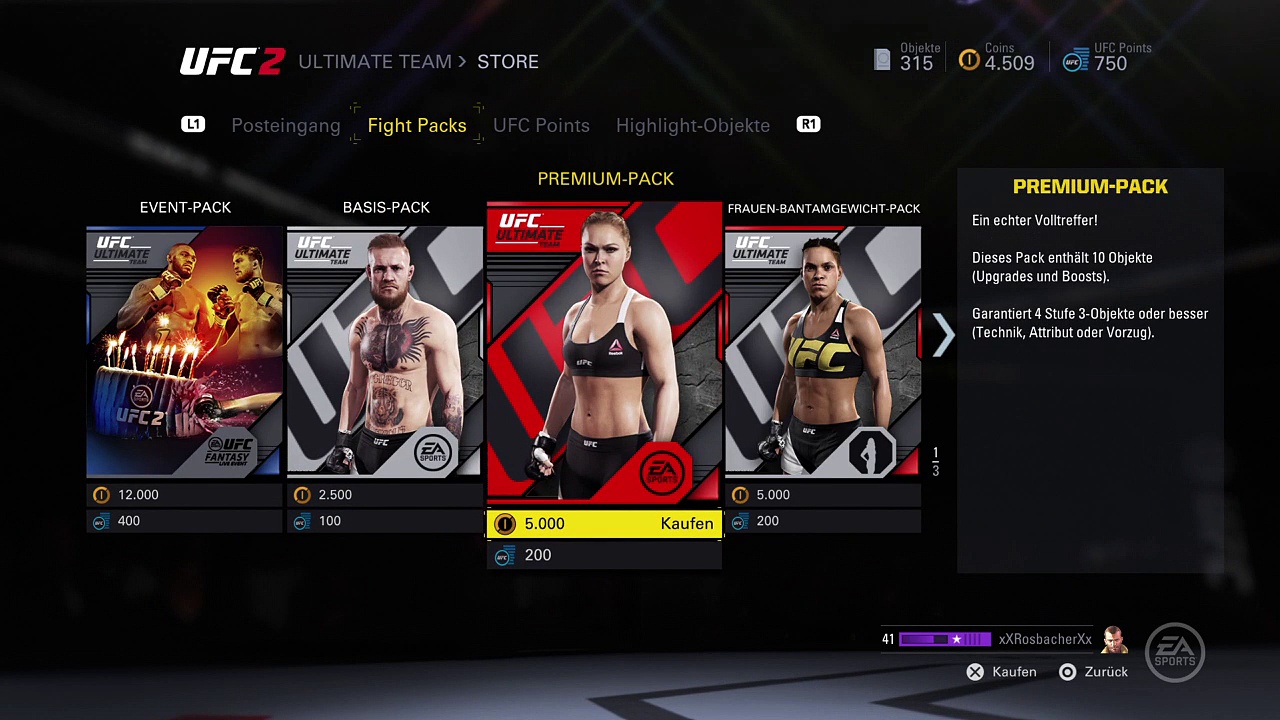The image size is (1280, 720).
Task: Switch to the Posteingang tab
Action: [x=285, y=126]
